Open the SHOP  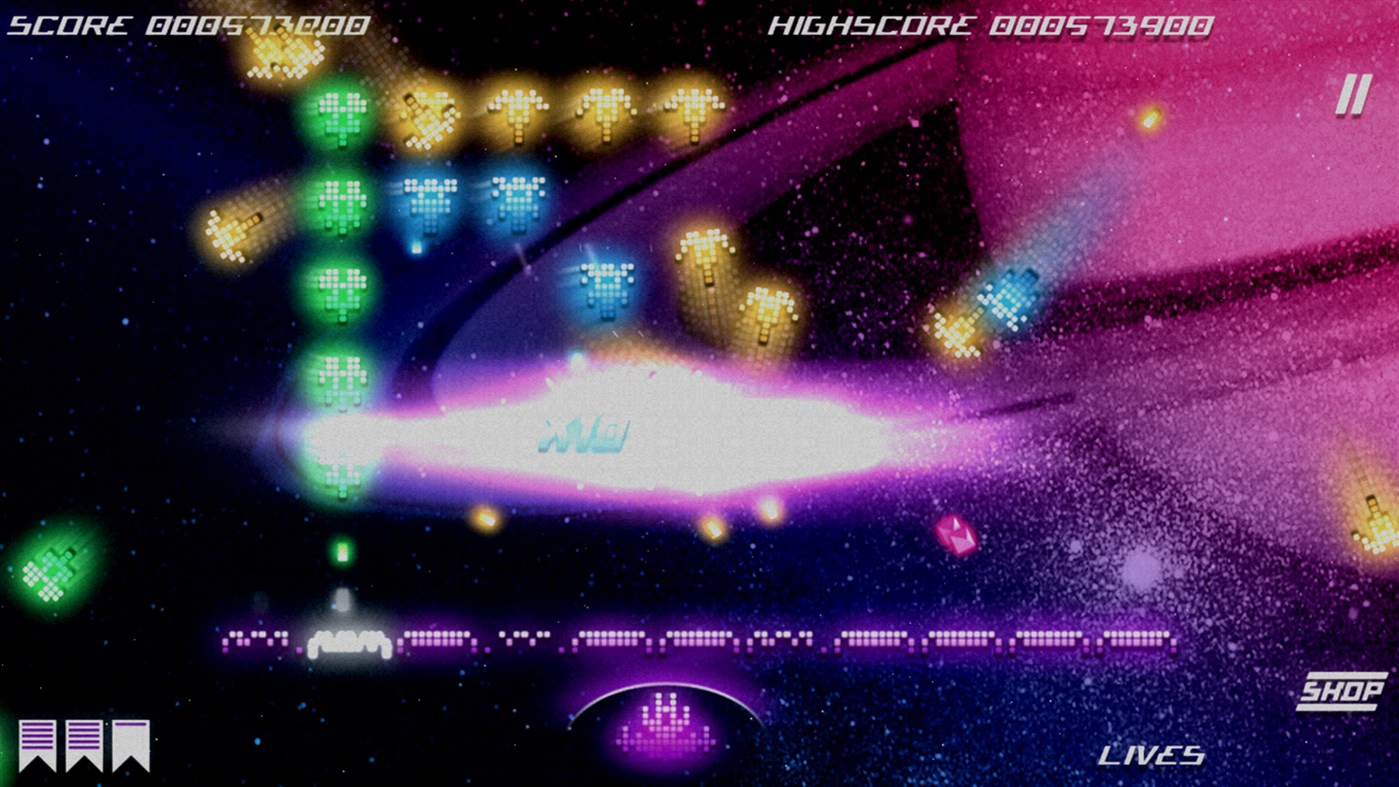(1345, 689)
